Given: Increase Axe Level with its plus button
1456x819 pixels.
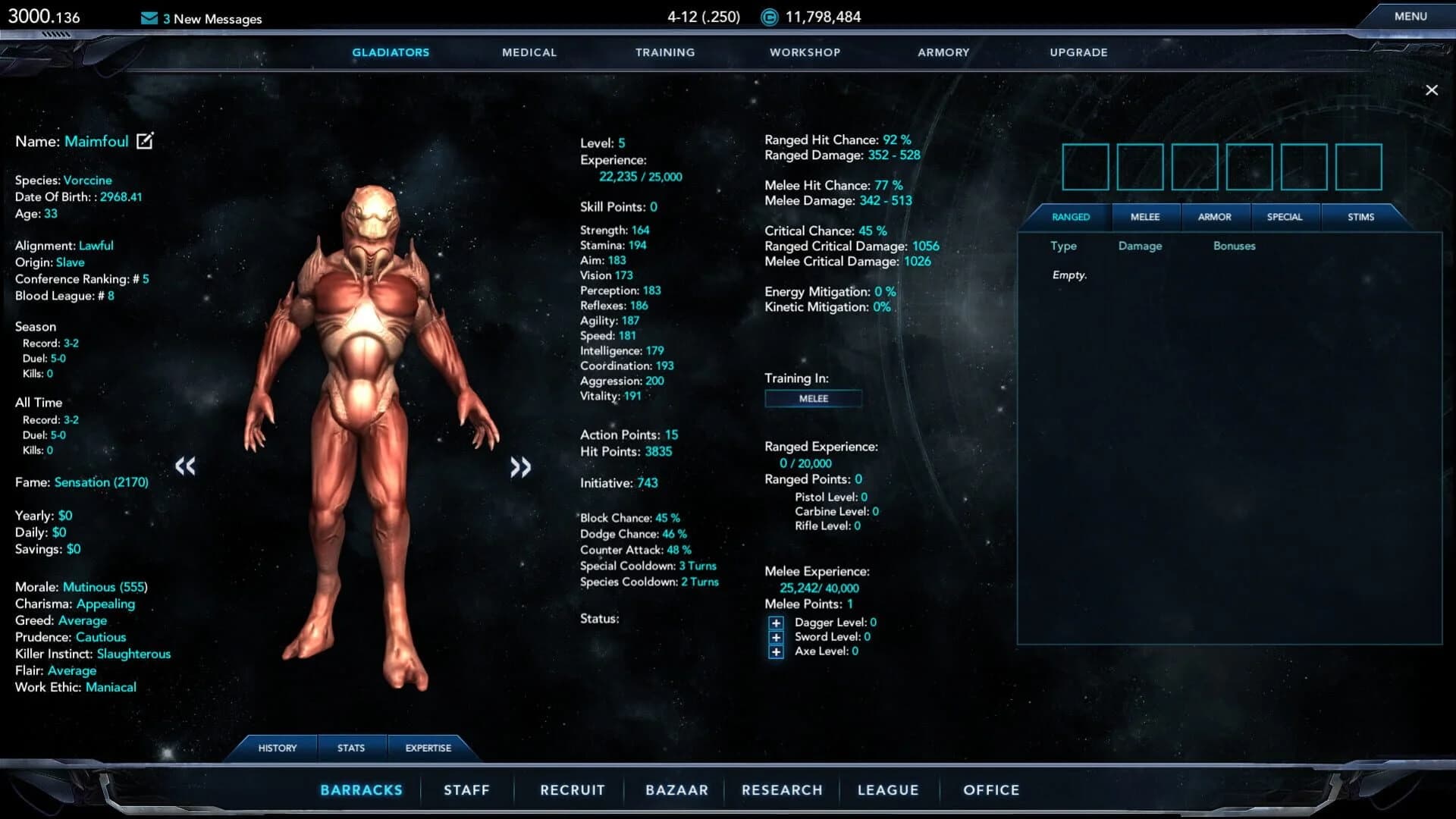Looking at the screenshot, I should pos(776,651).
